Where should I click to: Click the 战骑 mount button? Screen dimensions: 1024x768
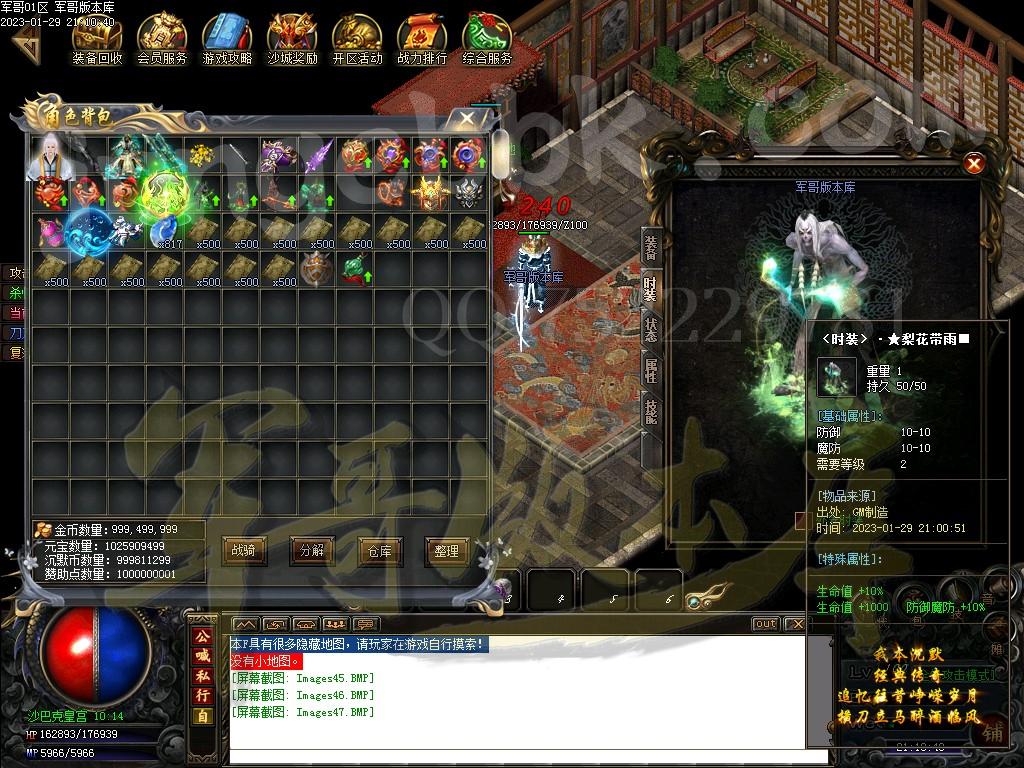tap(244, 550)
